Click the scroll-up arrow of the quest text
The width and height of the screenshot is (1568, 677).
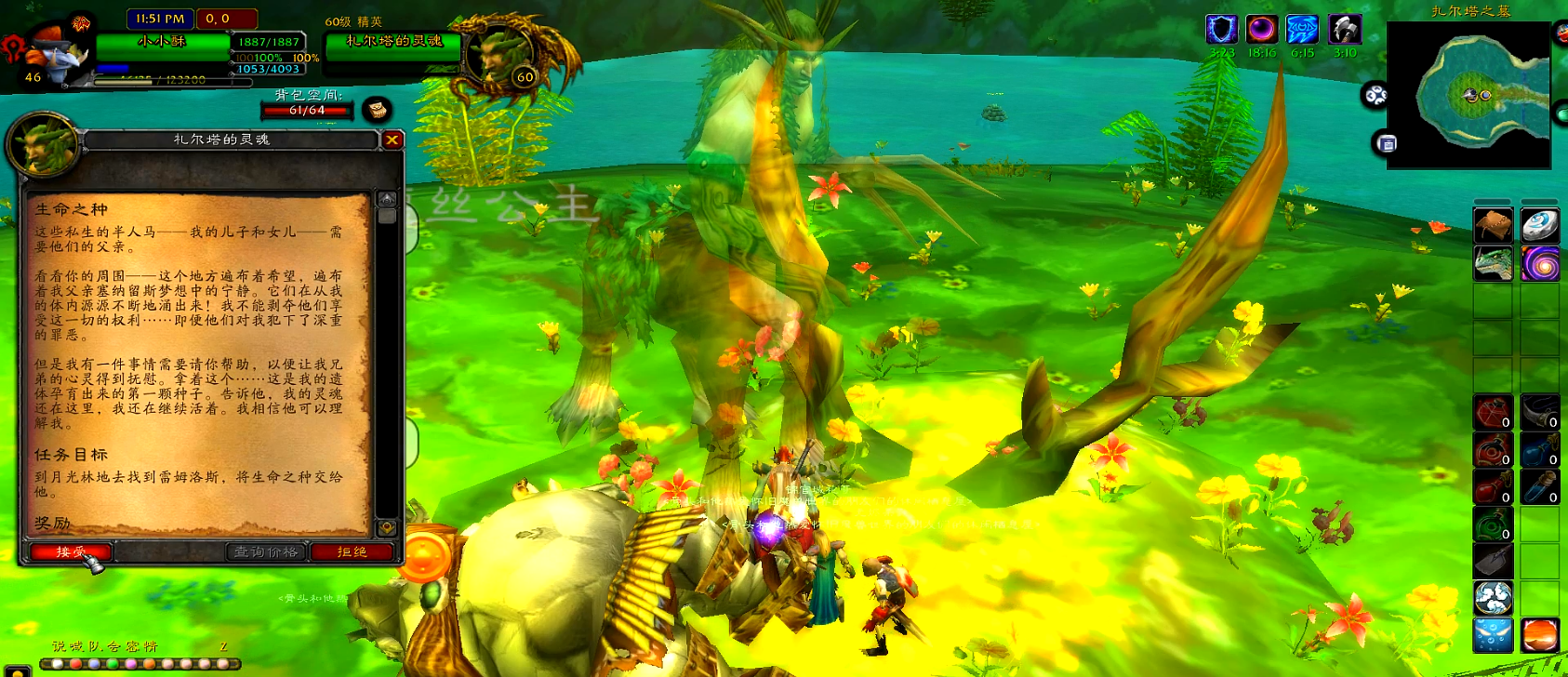click(387, 199)
